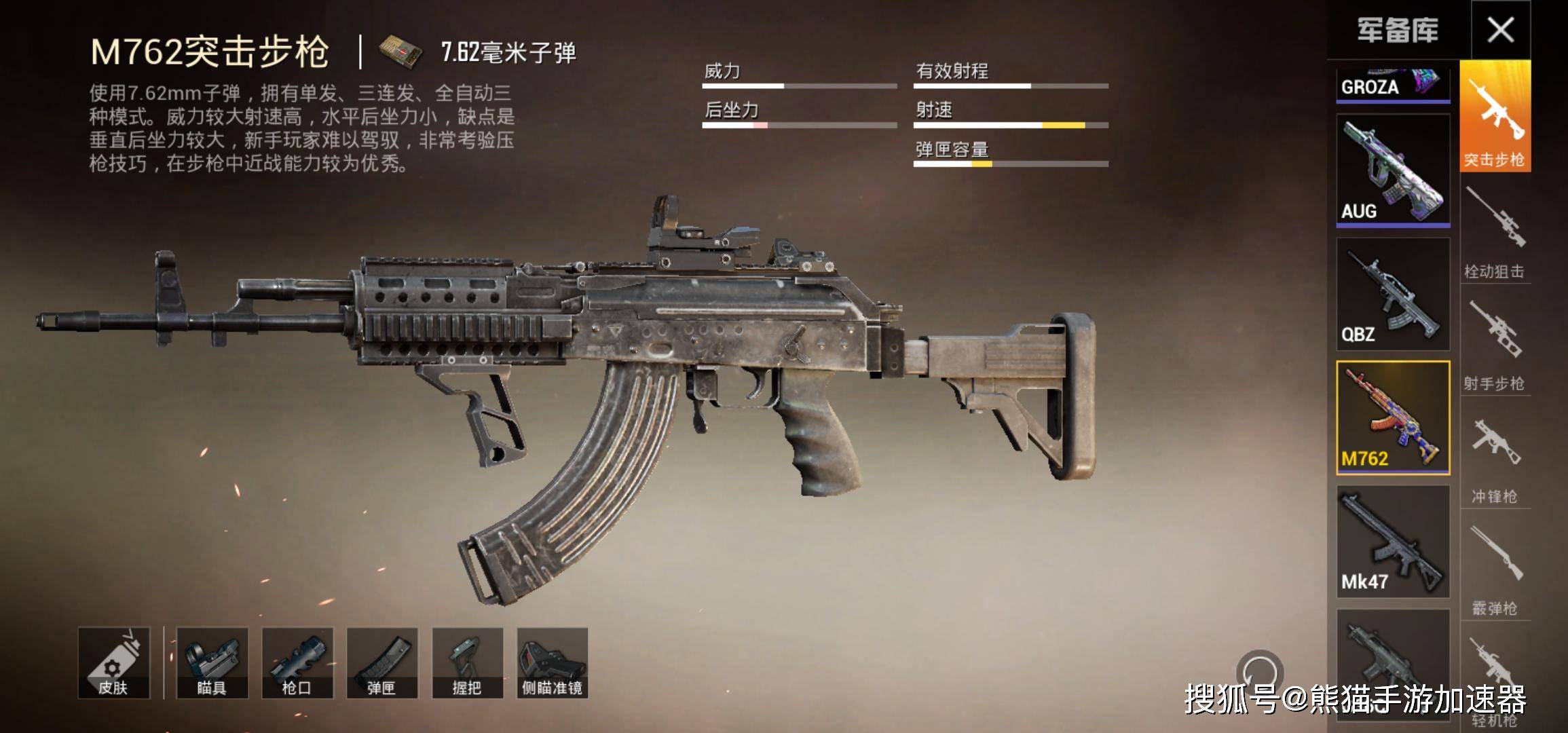The image size is (1568, 733).
Task: Choose the AUG weapon thumbnail
Action: [x=1393, y=170]
